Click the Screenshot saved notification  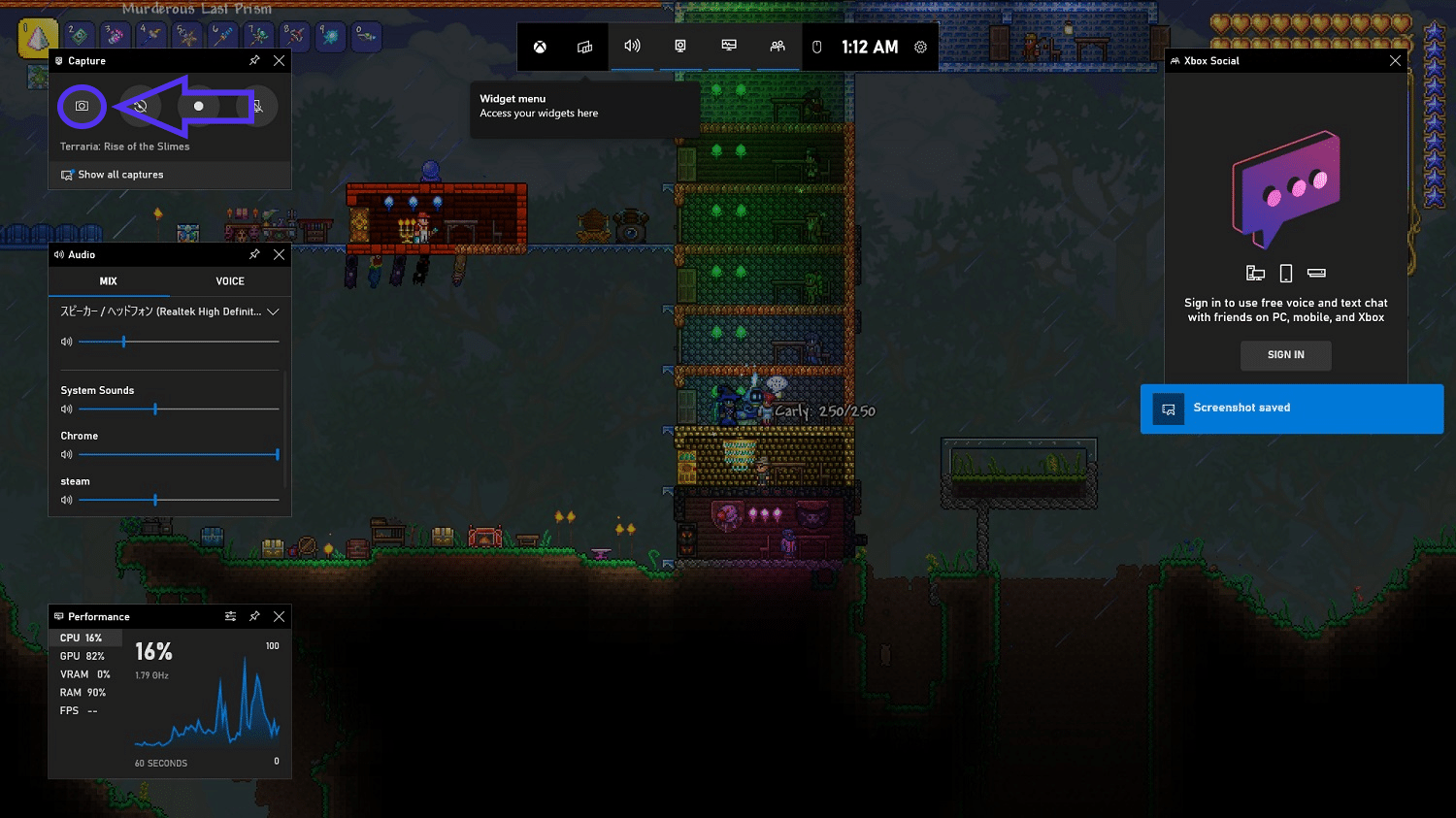click(x=1291, y=408)
